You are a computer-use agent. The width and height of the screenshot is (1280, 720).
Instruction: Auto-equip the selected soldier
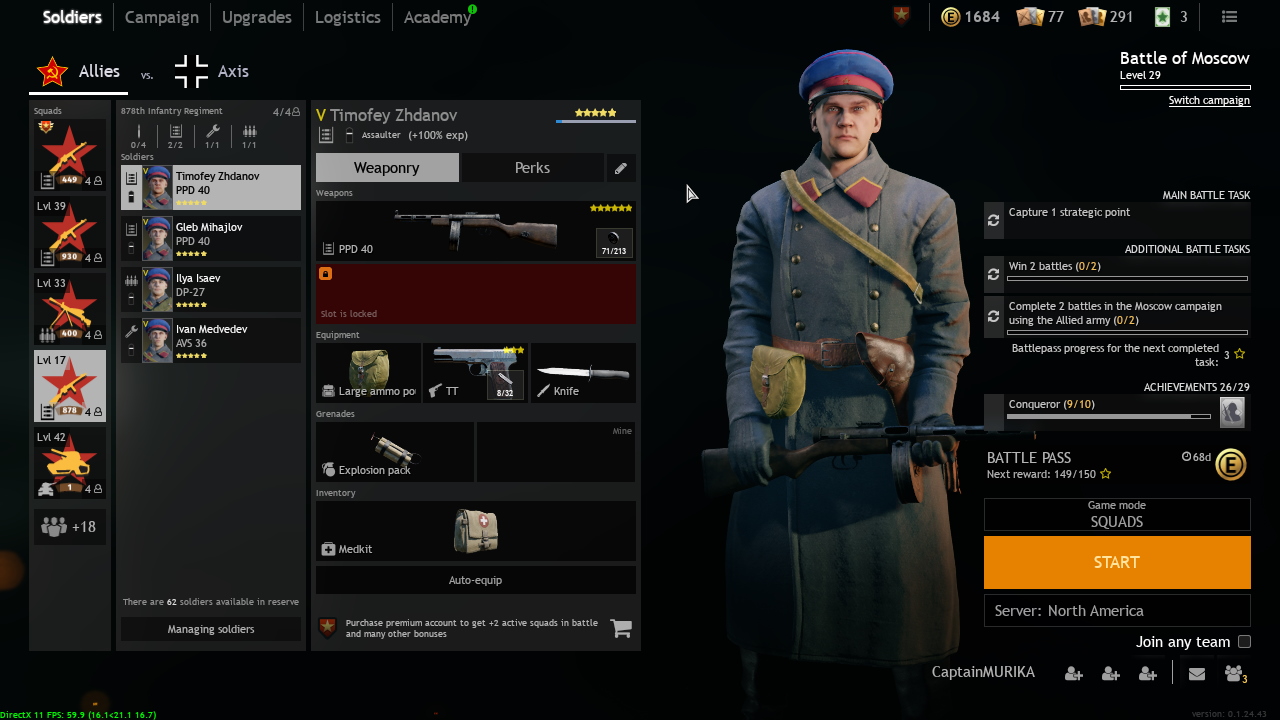point(475,580)
